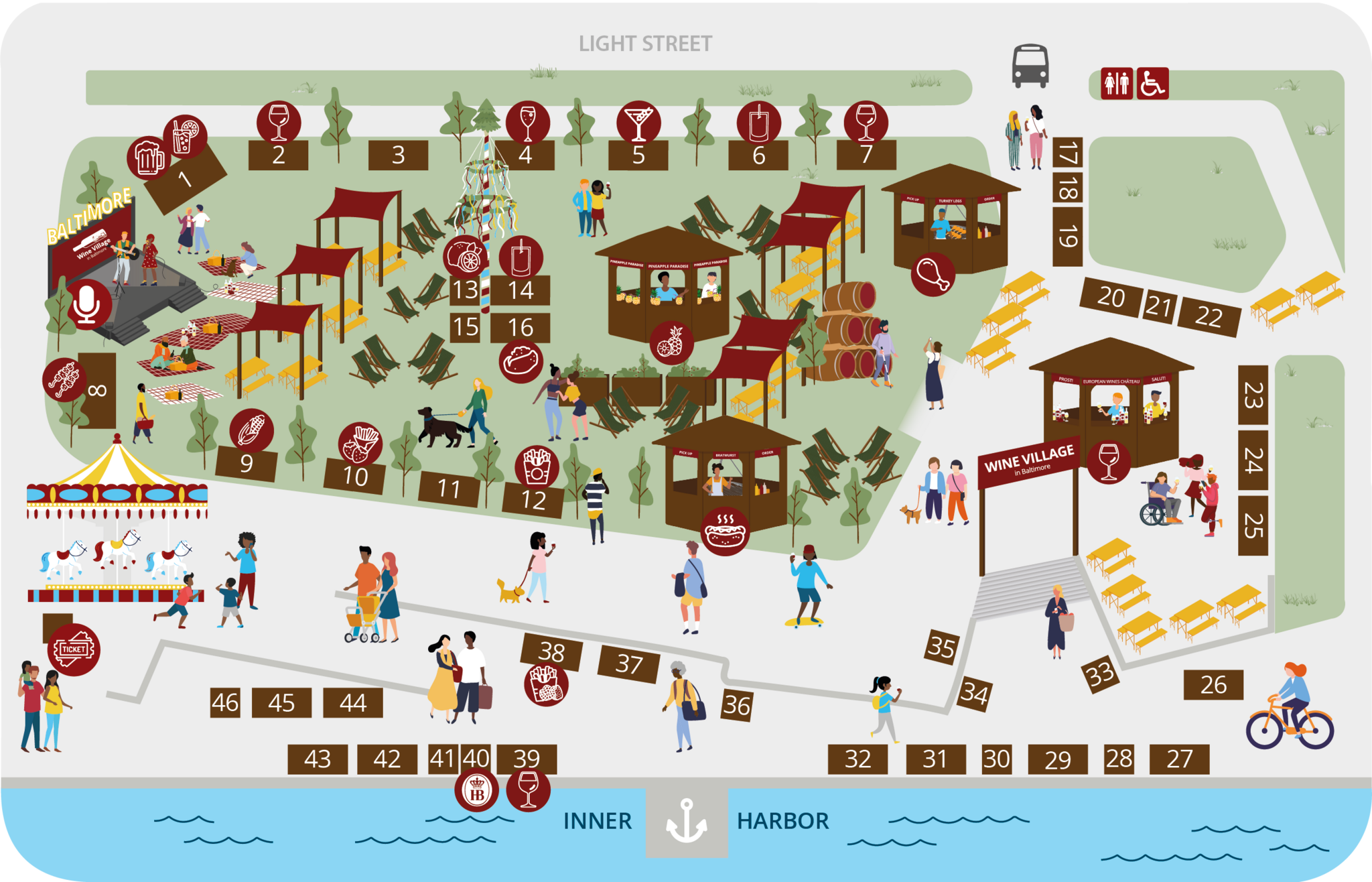Pick booth number 20 marker
This screenshot has height=882, width=1372.
pos(1110,297)
